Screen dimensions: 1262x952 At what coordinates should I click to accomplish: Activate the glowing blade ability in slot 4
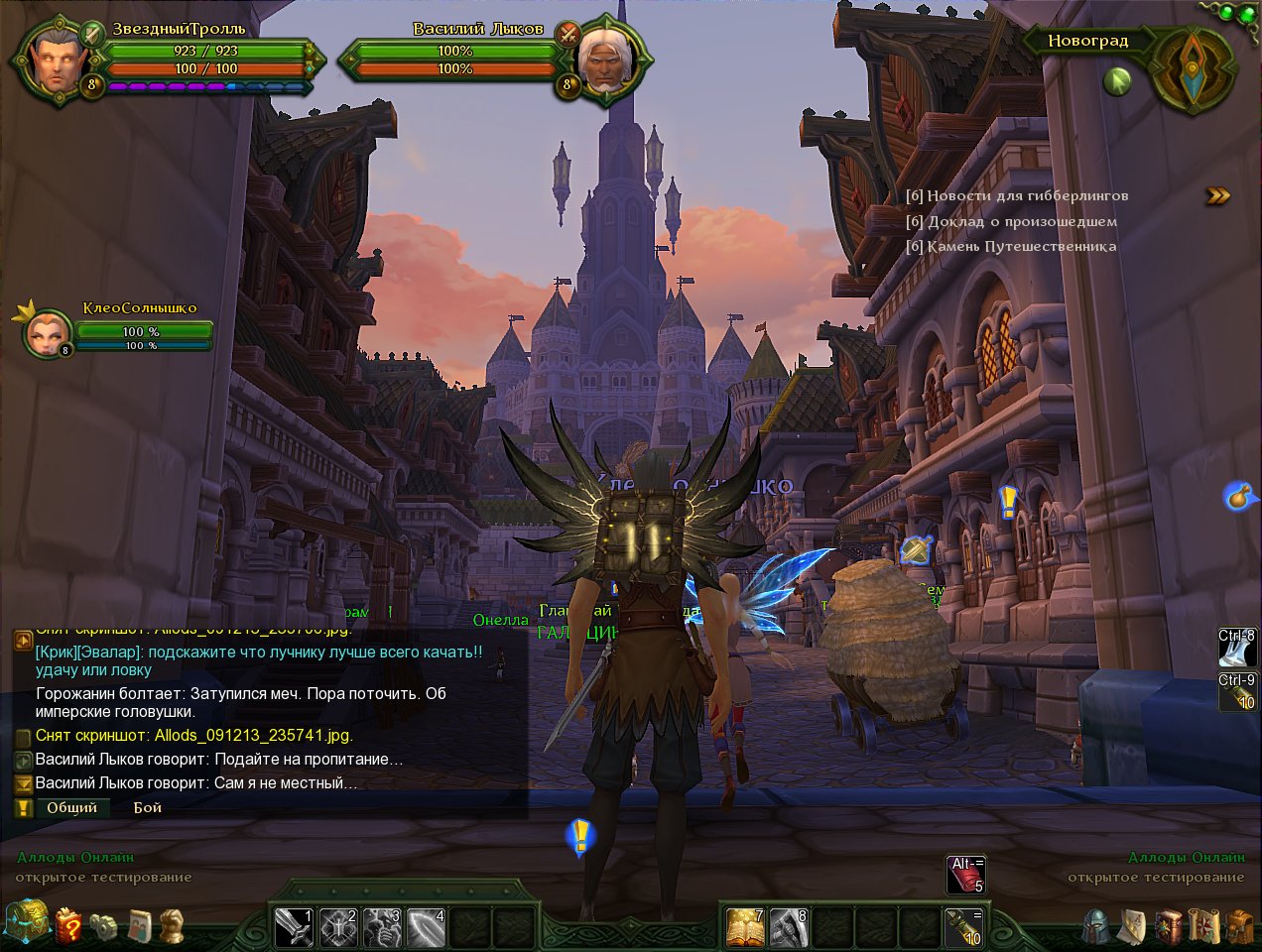pos(426,927)
